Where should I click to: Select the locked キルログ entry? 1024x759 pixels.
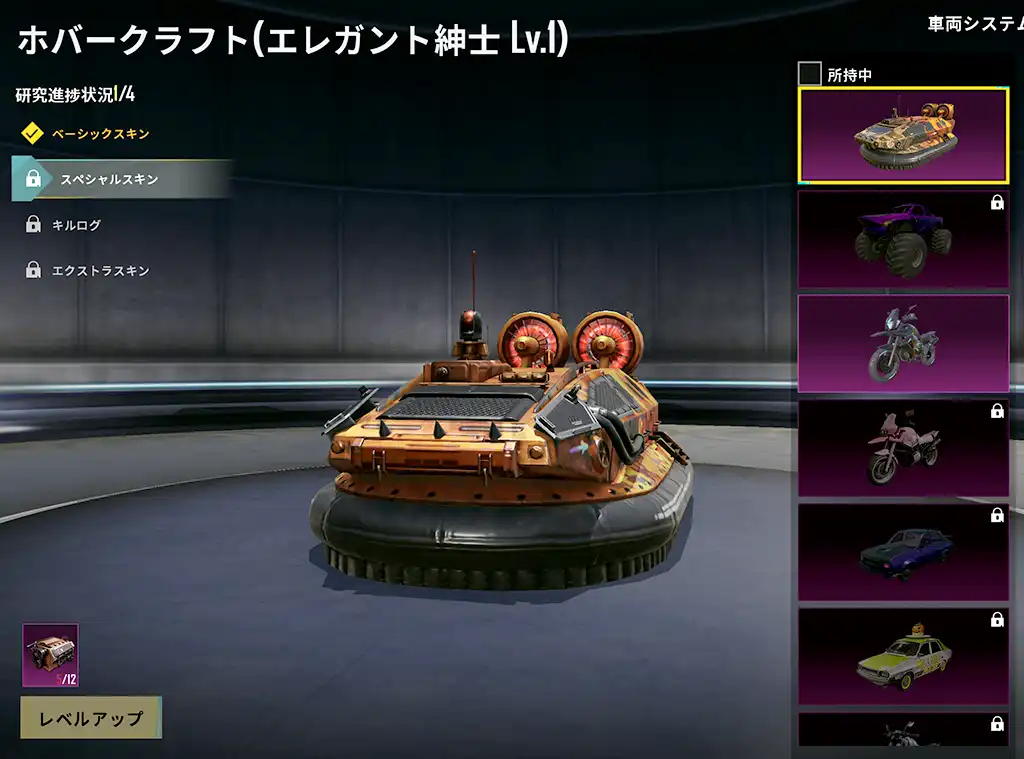point(77,225)
